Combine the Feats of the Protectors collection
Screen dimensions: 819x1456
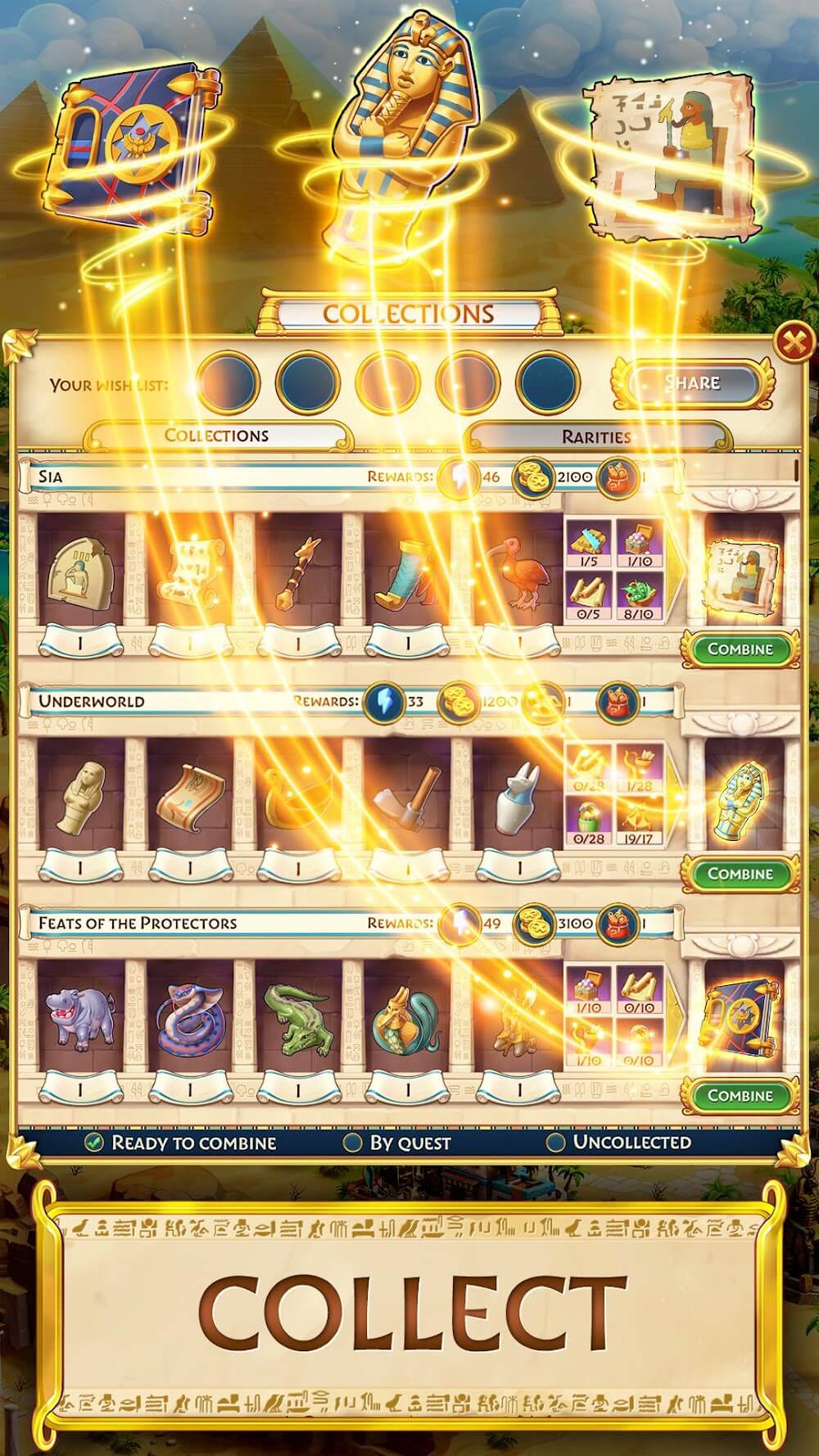740,1096
